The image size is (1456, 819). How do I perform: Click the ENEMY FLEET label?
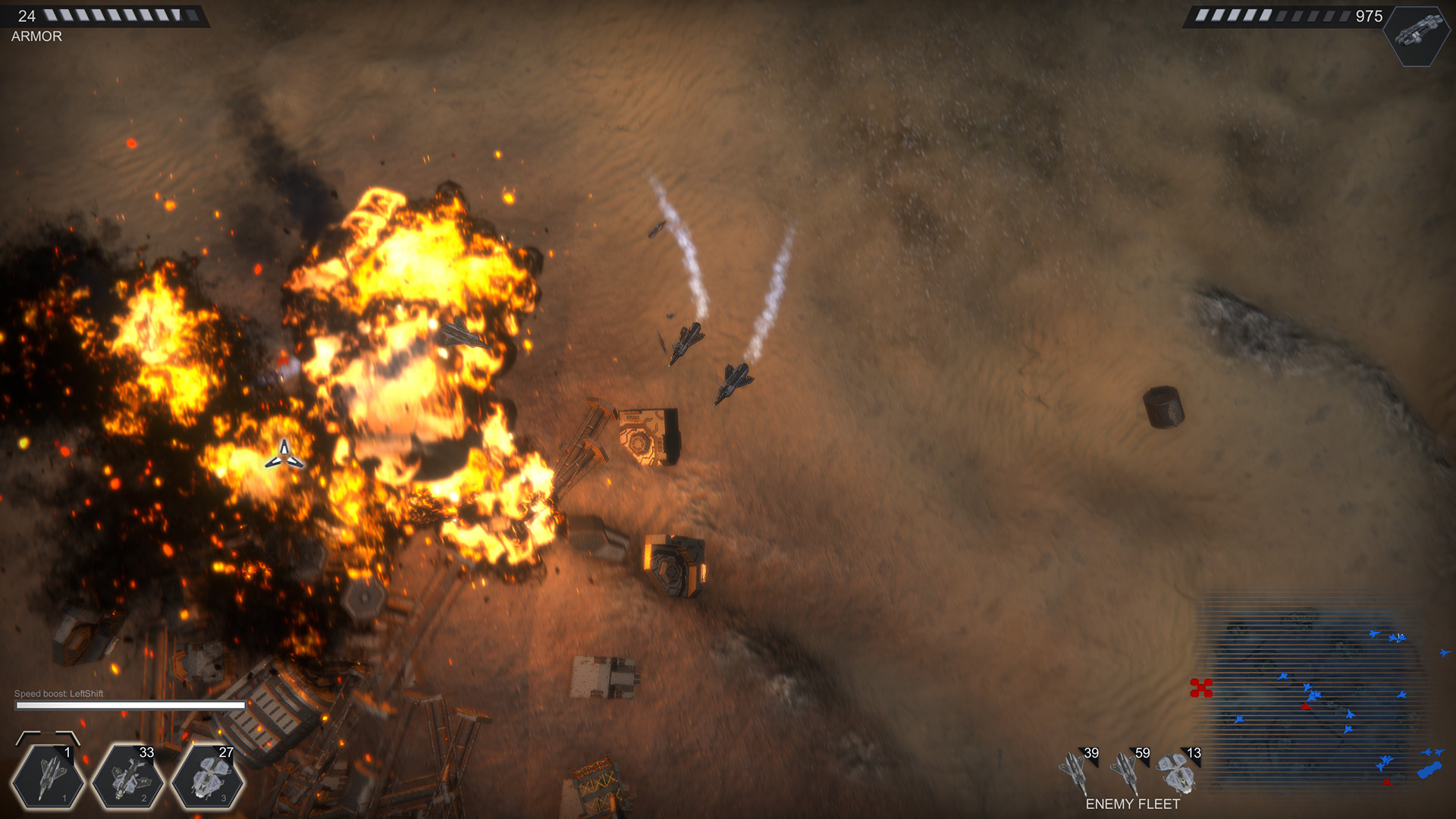click(x=1133, y=805)
